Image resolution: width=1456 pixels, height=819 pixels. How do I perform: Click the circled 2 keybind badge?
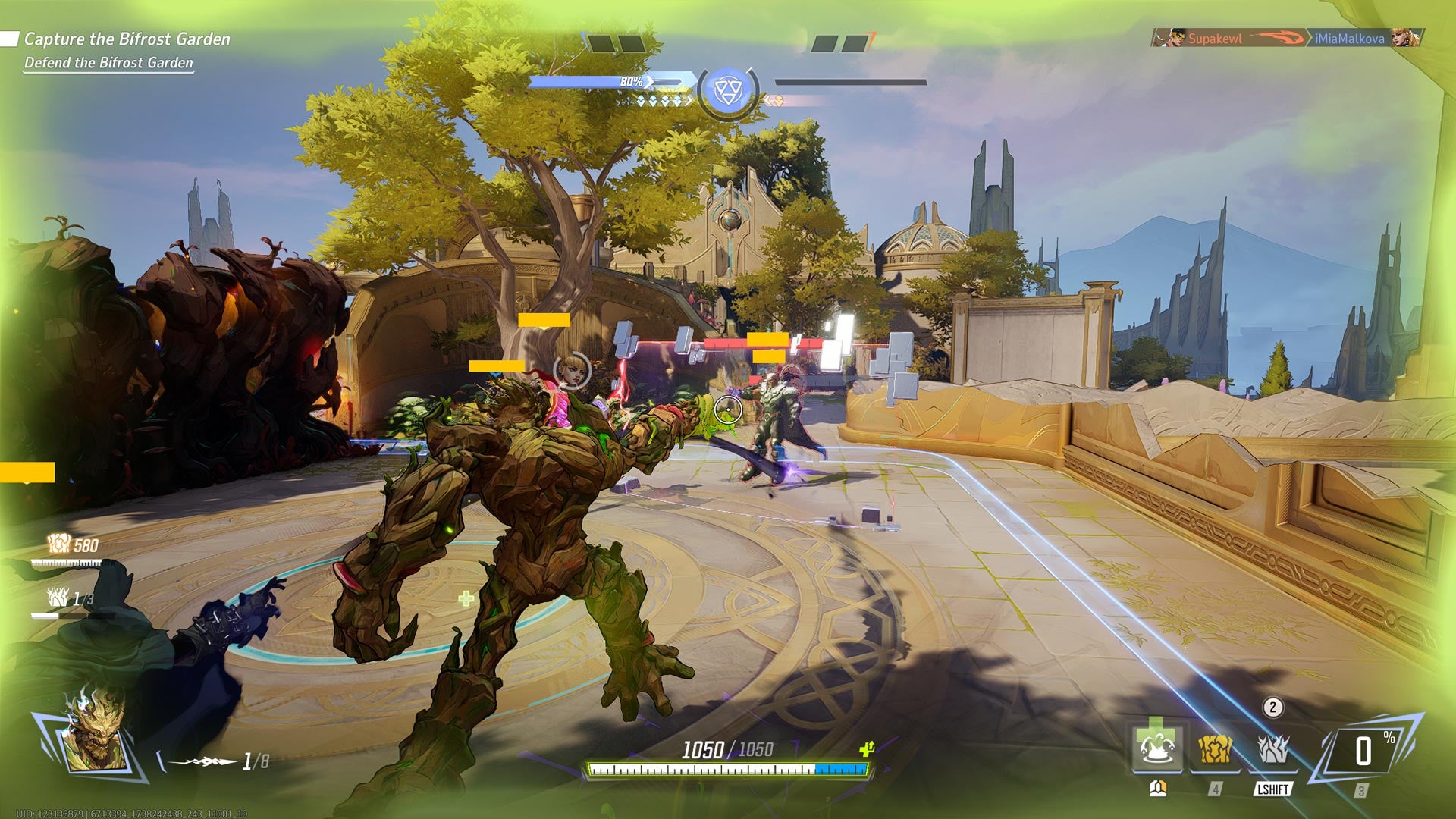coord(1272,708)
